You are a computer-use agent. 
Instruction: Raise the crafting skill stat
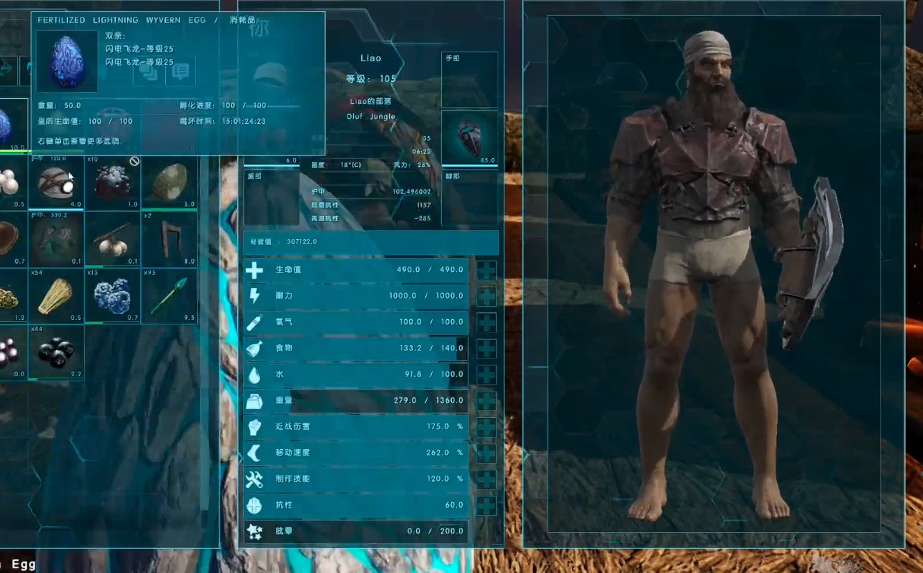tap(486, 479)
